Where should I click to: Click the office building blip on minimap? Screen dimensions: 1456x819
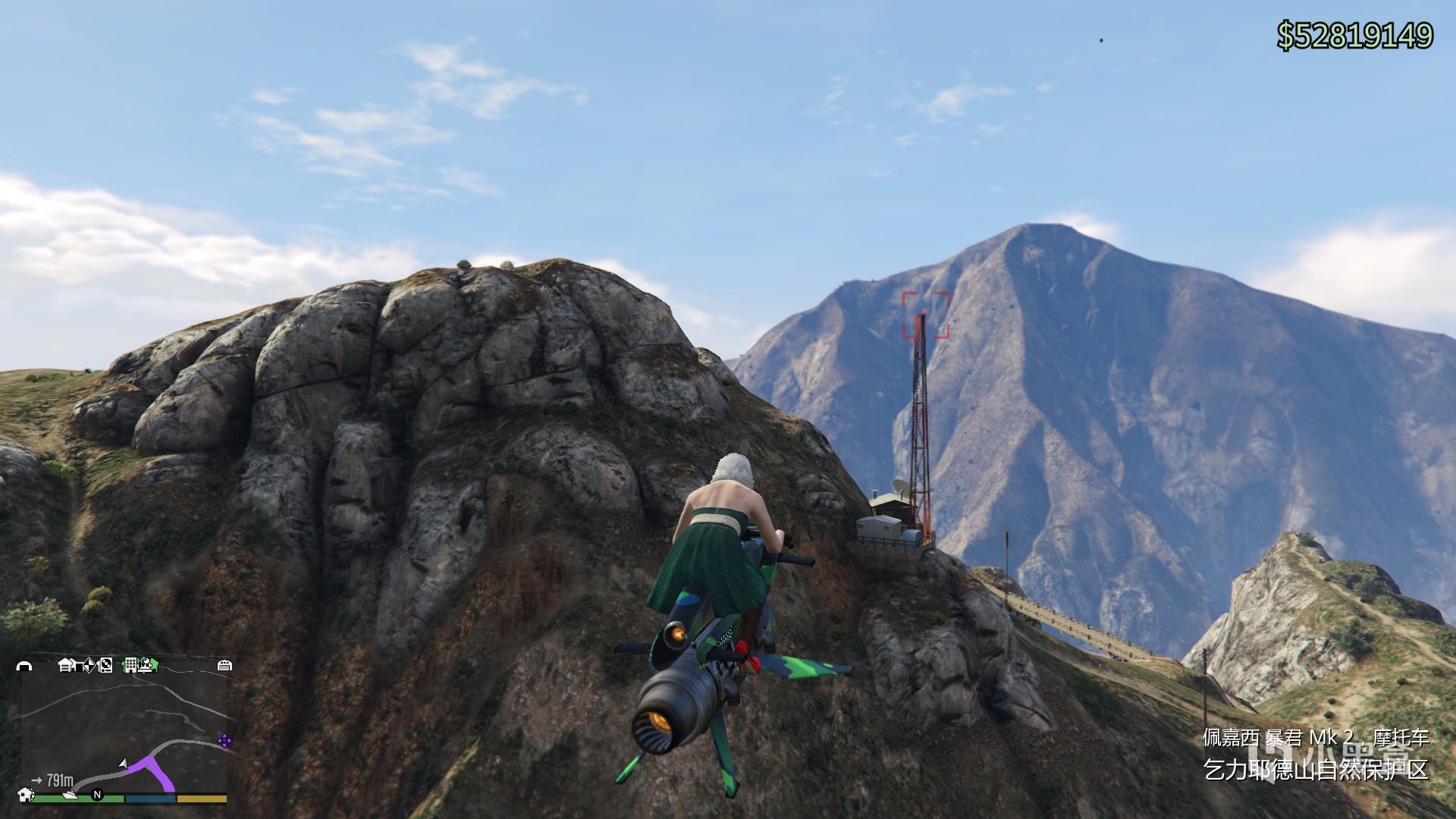pyautogui.click(x=131, y=665)
